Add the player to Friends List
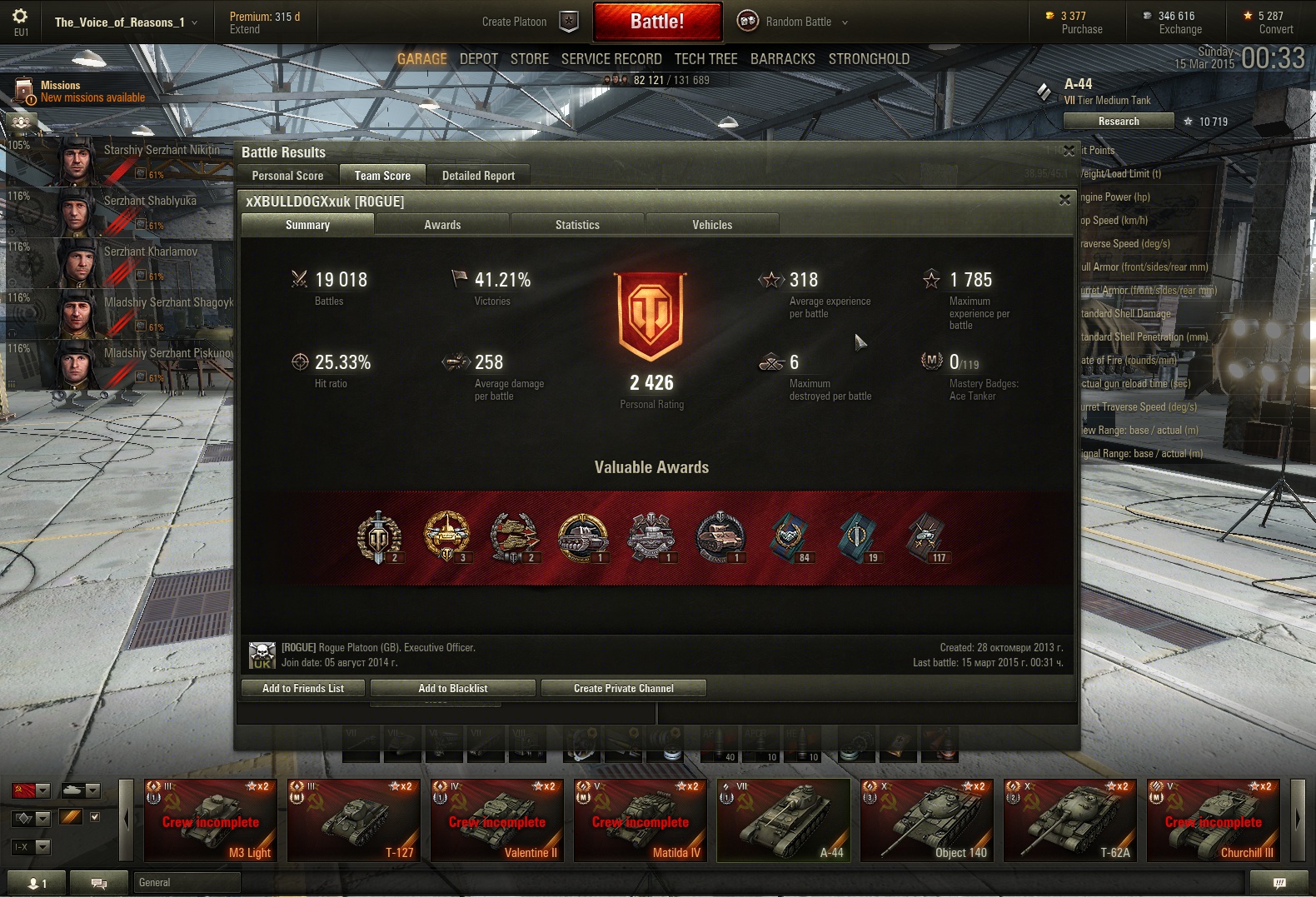This screenshot has width=1316, height=897. [303, 688]
